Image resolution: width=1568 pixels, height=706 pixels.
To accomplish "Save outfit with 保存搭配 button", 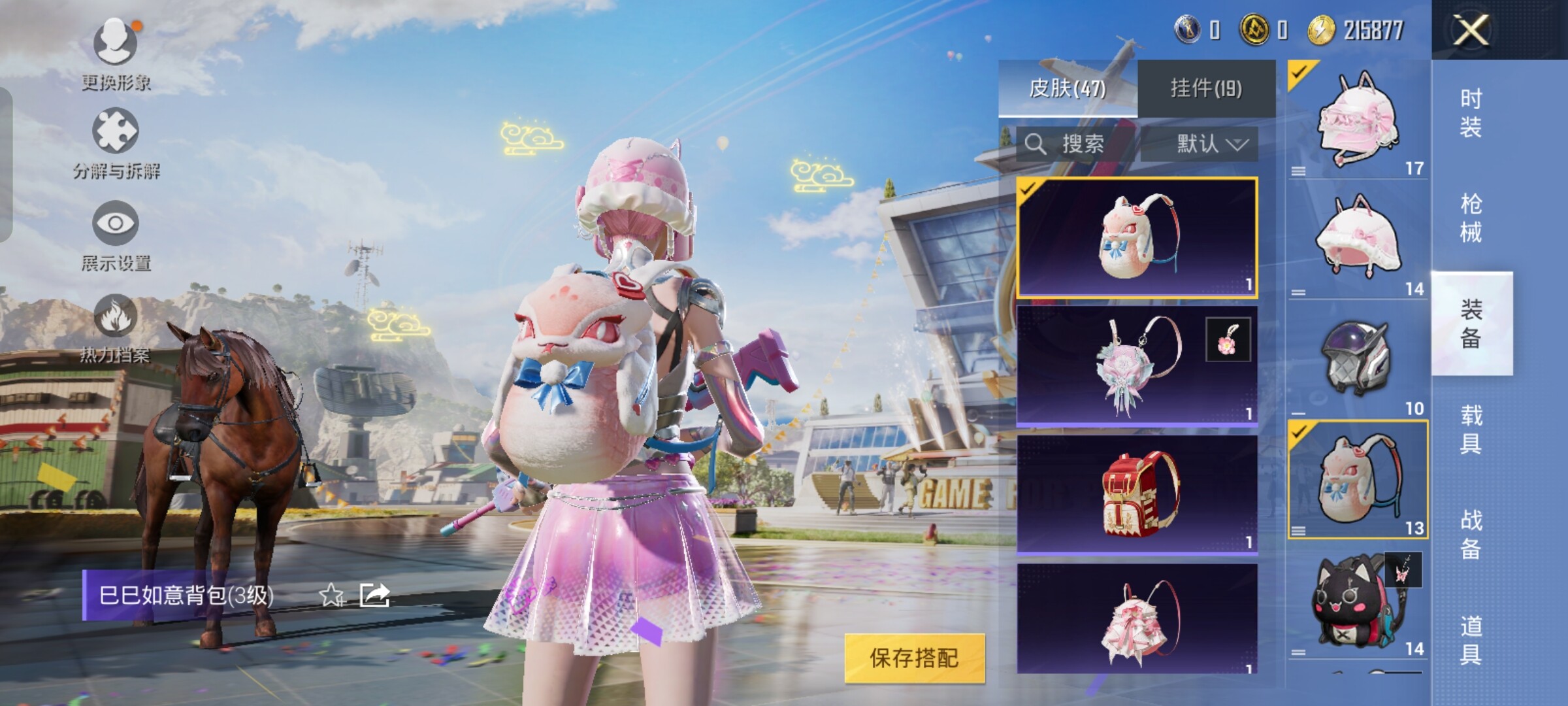I will [x=914, y=658].
